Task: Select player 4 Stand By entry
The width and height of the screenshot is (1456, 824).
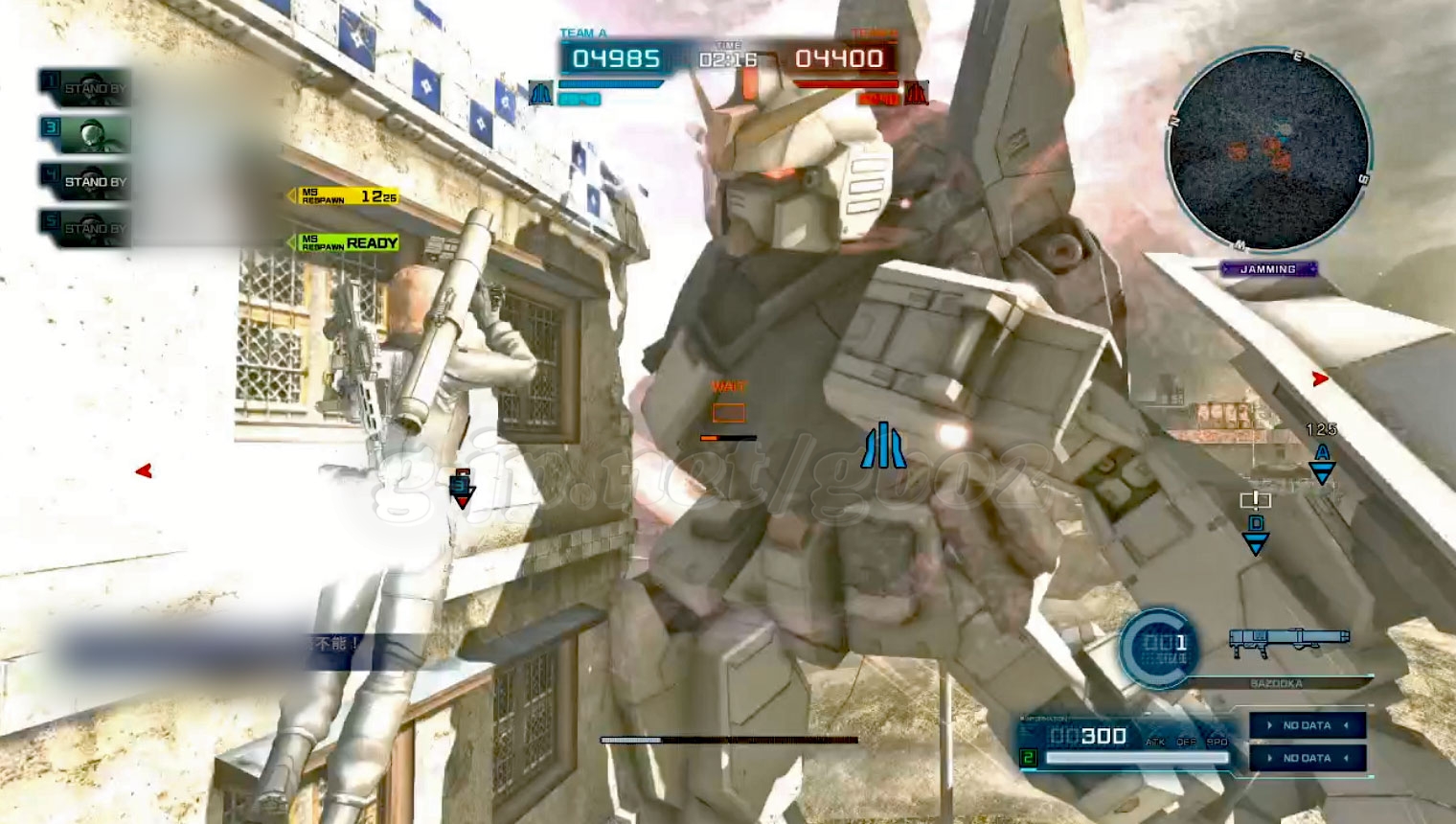Action: 85,181
